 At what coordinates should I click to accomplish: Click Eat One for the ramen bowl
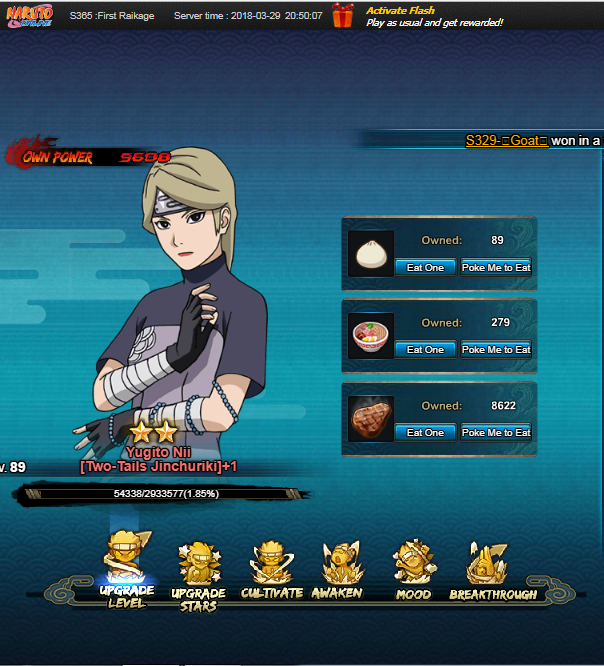tap(426, 350)
